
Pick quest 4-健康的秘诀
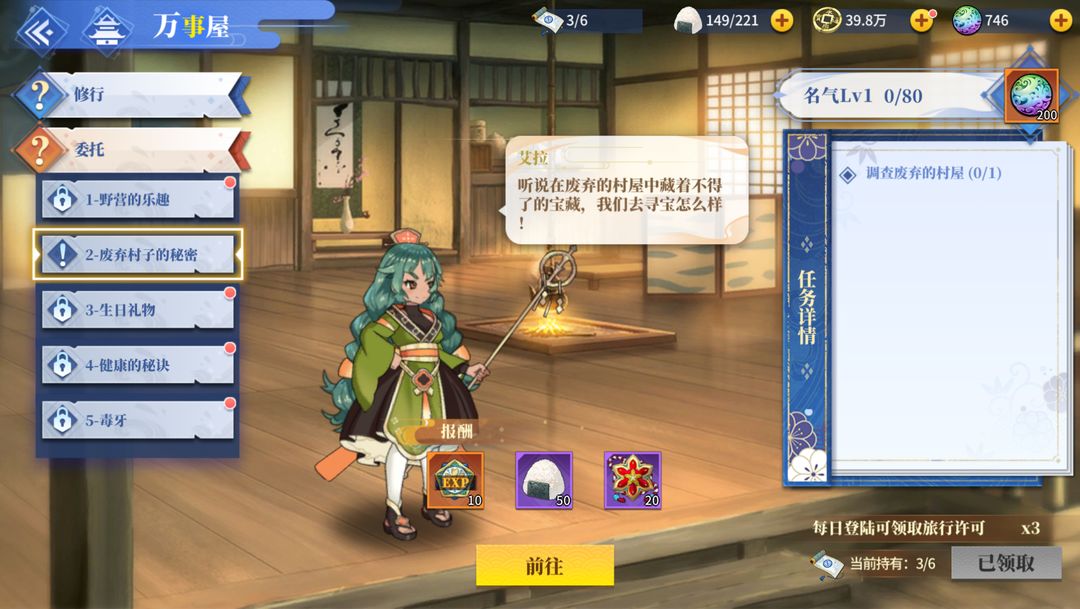(138, 365)
